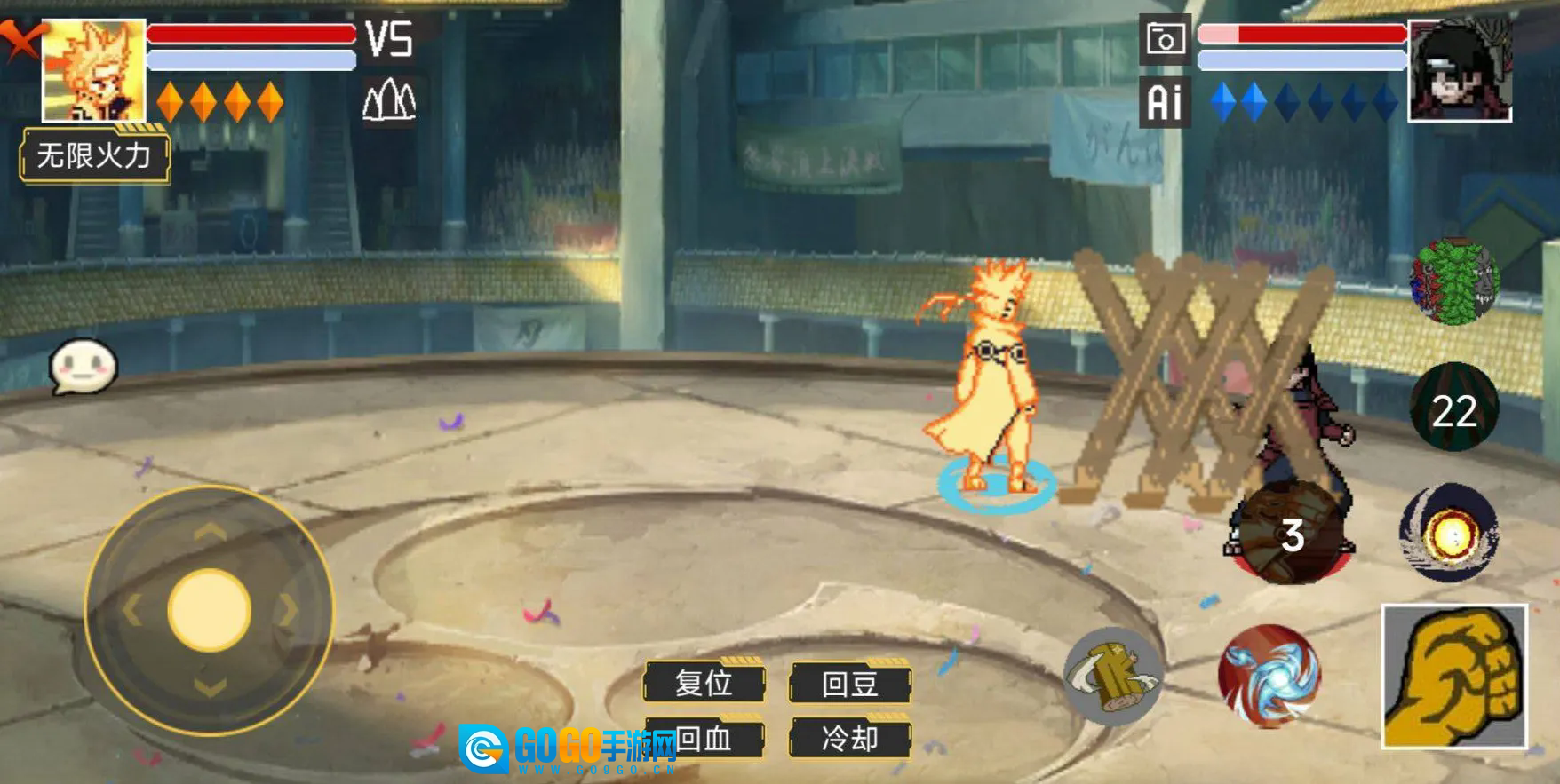Viewport: 1560px width, 784px height.
Task: Close the match with orange X
Action: click(x=20, y=39)
